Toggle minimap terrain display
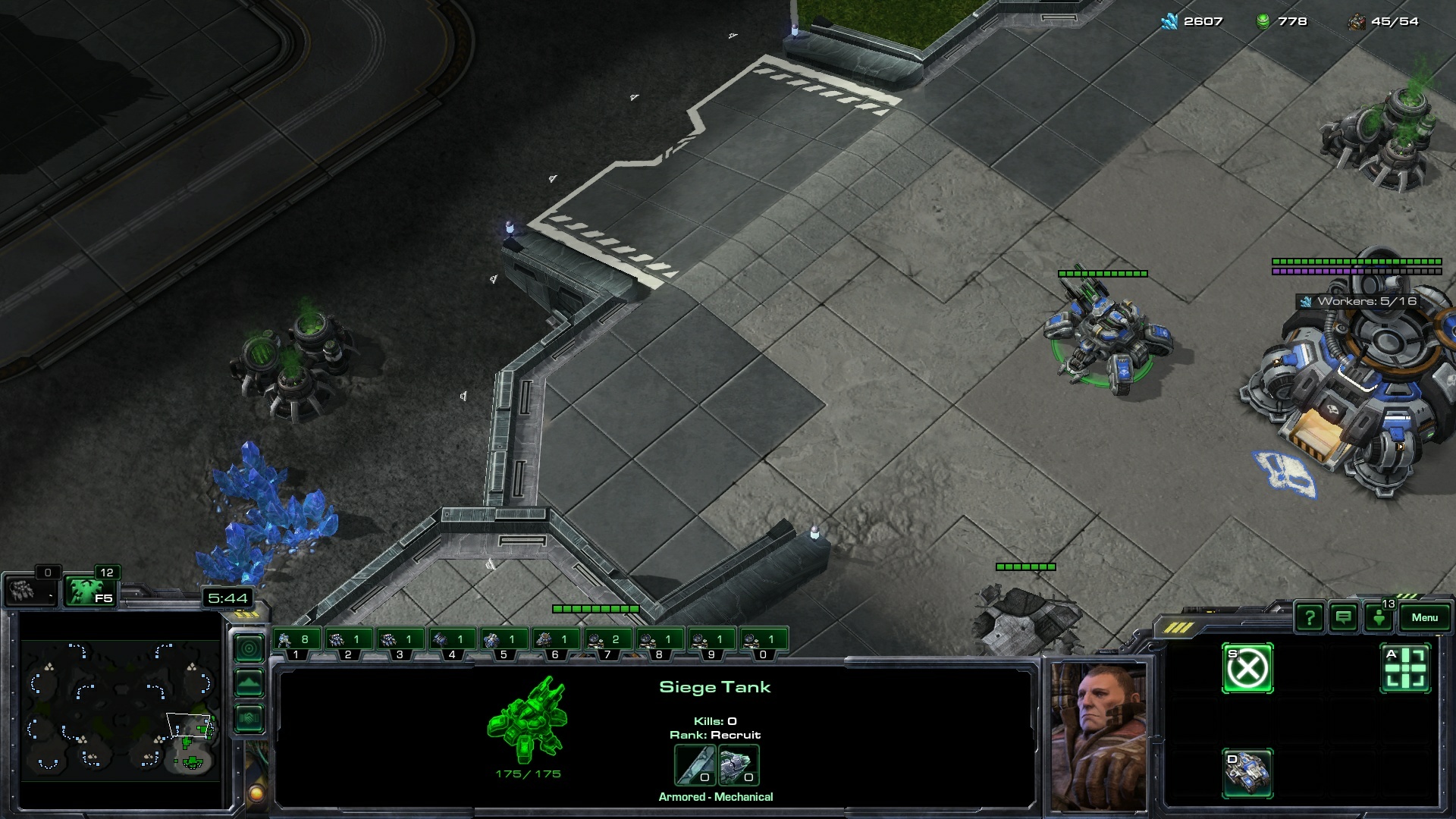The image size is (1456, 819). pyautogui.click(x=249, y=683)
